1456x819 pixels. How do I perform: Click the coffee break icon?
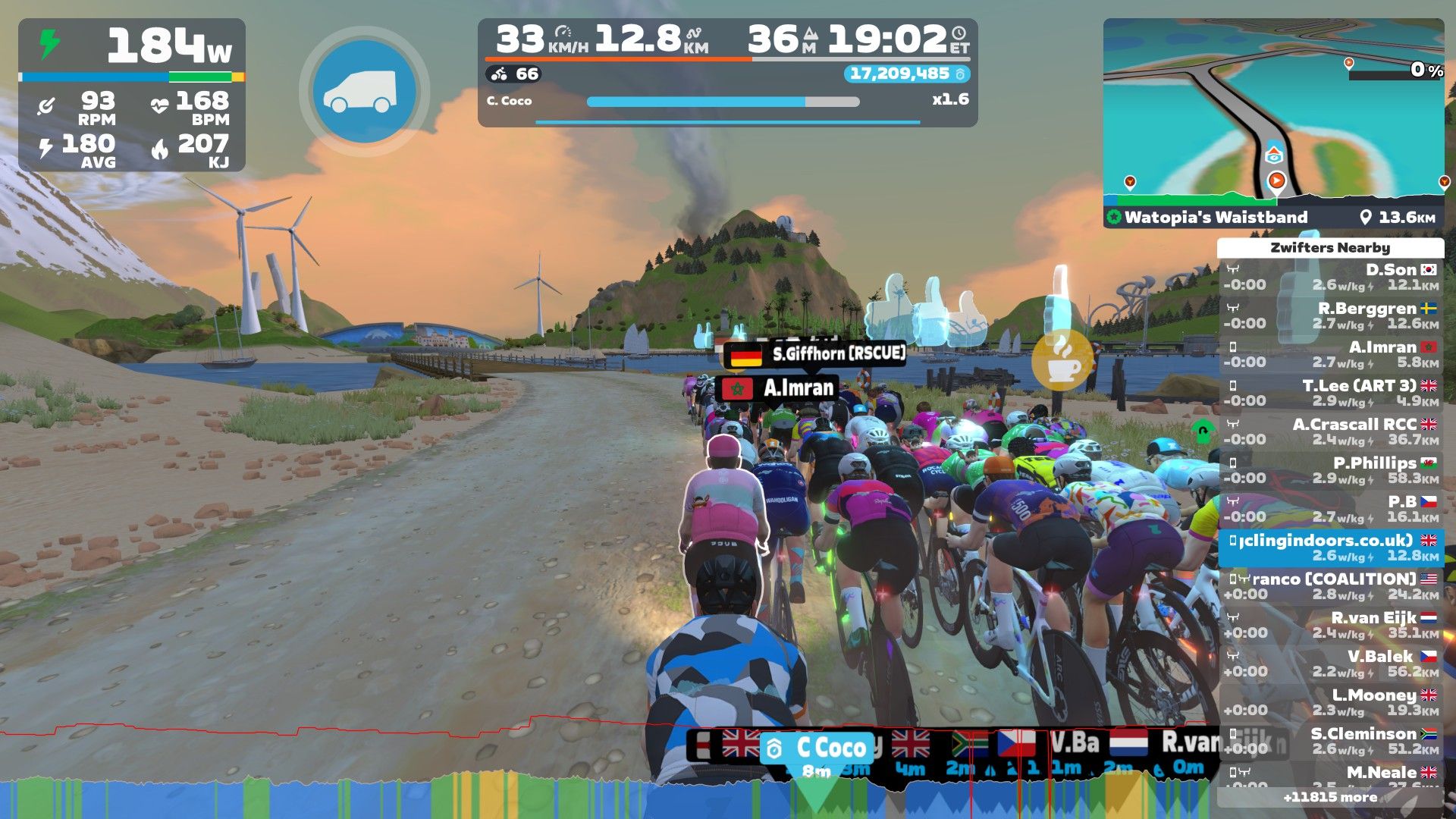pos(1062,362)
